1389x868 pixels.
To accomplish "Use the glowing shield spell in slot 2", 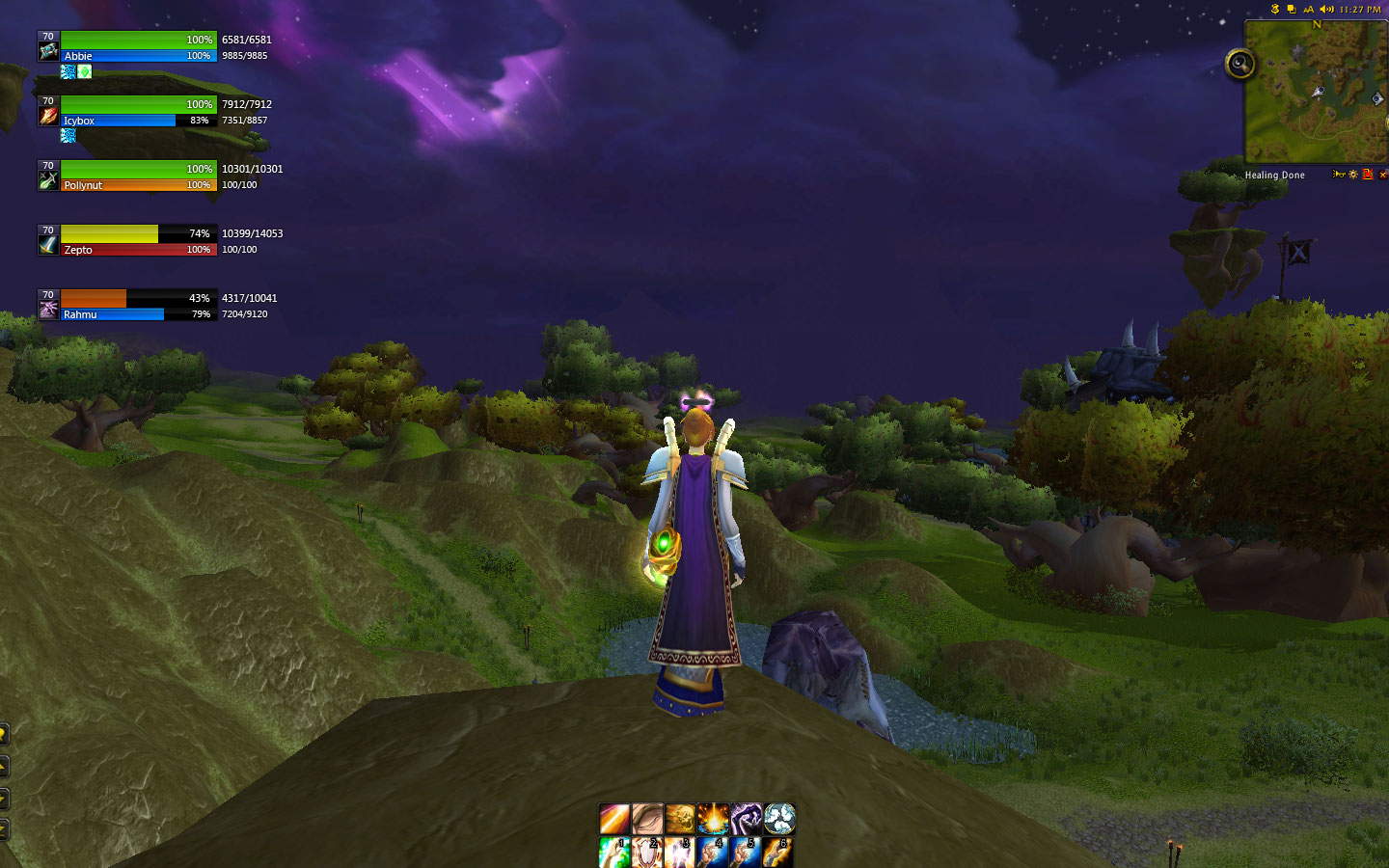I will (647, 852).
